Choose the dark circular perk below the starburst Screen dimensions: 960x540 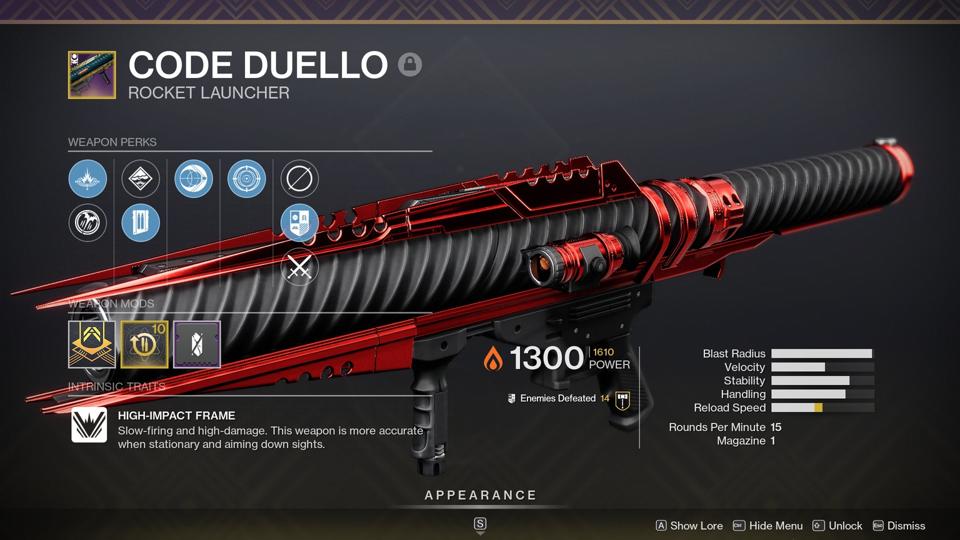87,222
